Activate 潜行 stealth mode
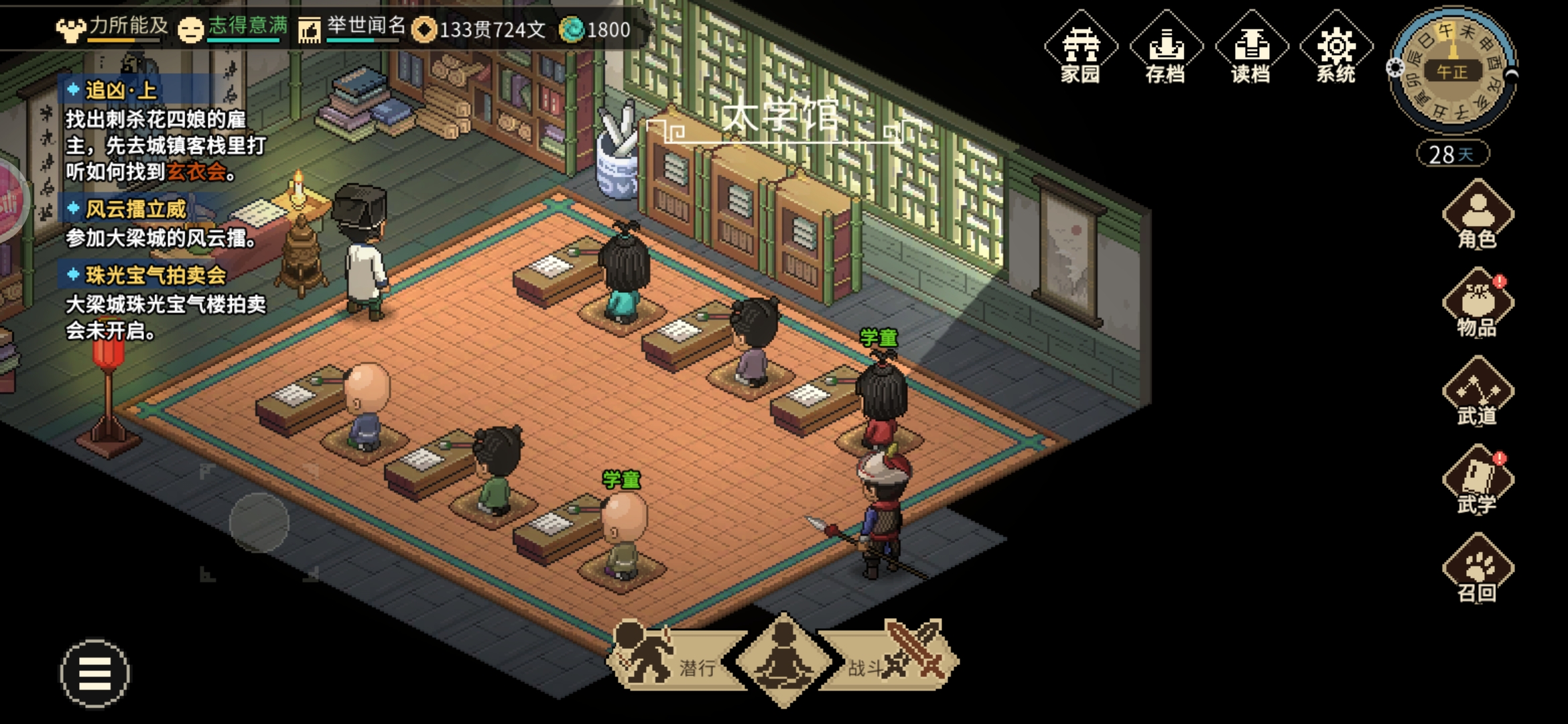Image resolution: width=1568 pixels, height=724 pixels. click(x=670, y=660)
